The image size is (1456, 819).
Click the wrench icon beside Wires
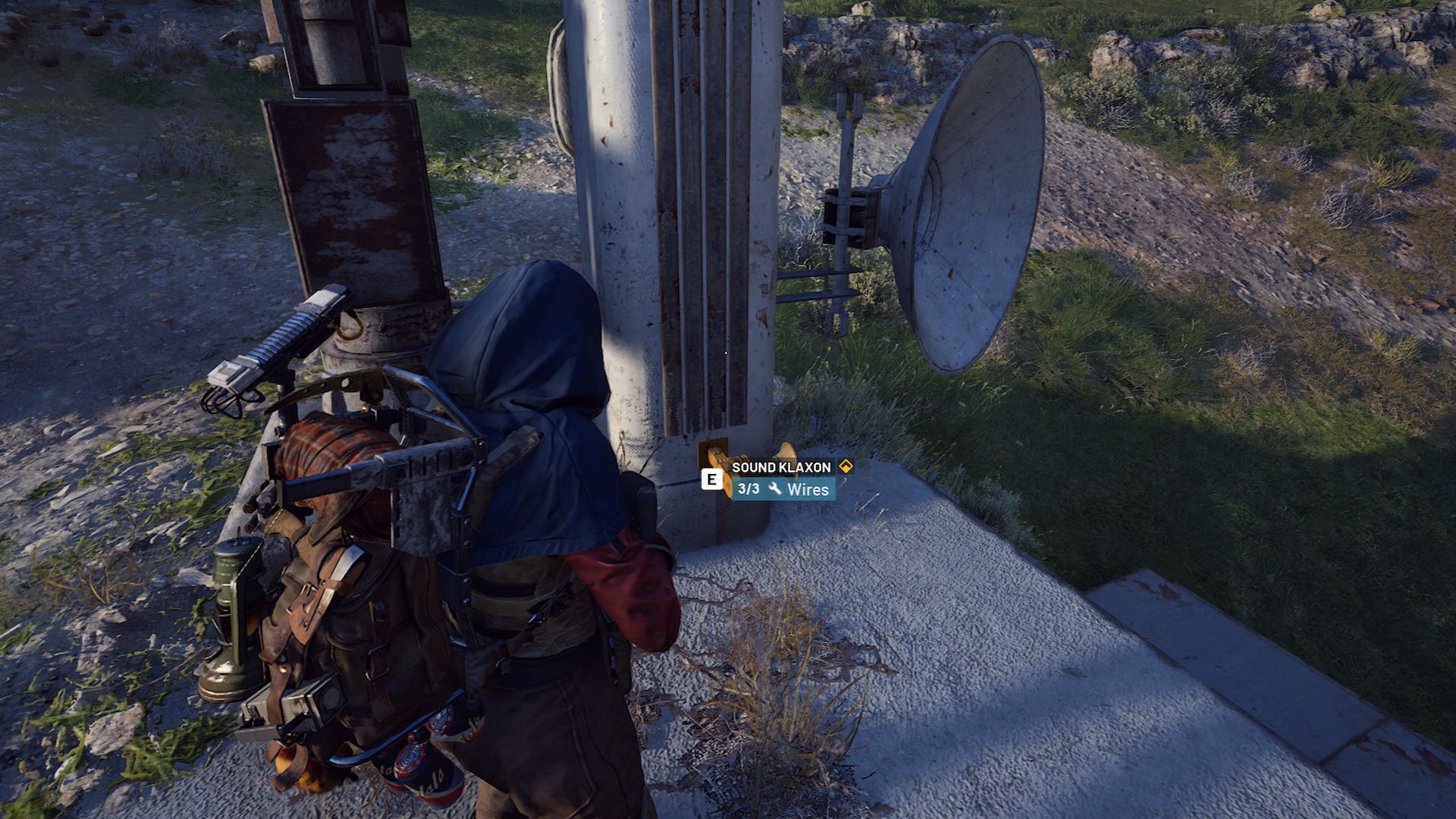click(x=775, y=491)
